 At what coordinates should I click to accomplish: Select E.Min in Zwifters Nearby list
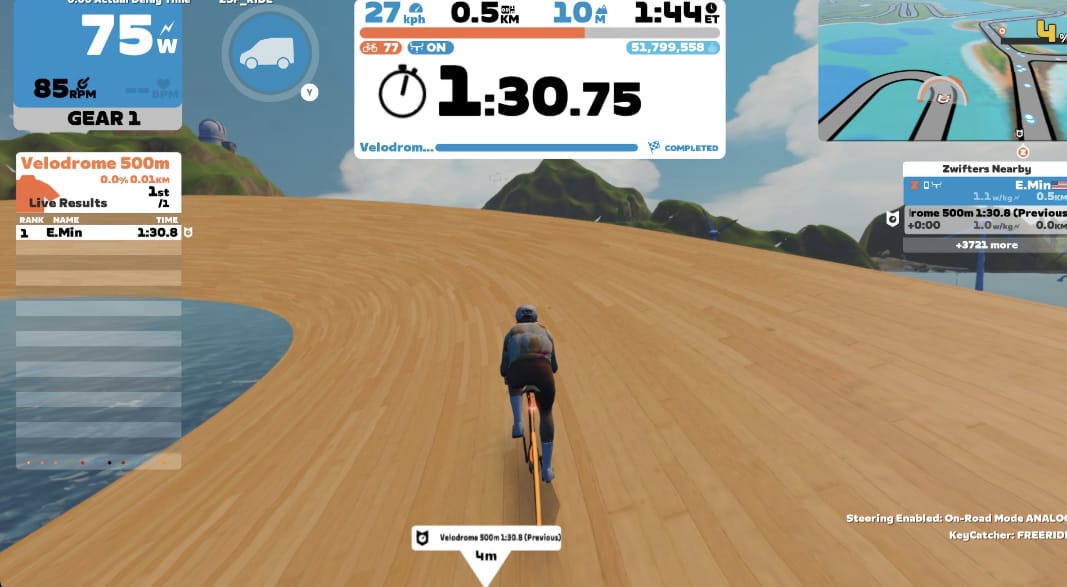point(984,190)
